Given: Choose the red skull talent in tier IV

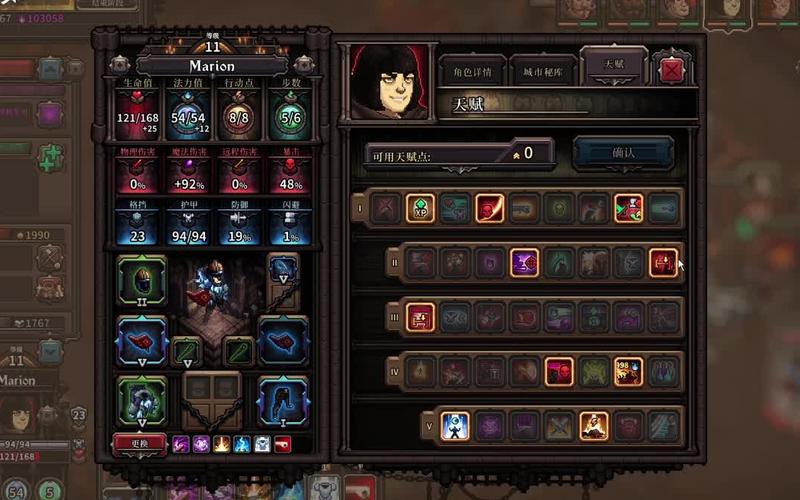Looking at the screenshot, I should tap(559, 371).
